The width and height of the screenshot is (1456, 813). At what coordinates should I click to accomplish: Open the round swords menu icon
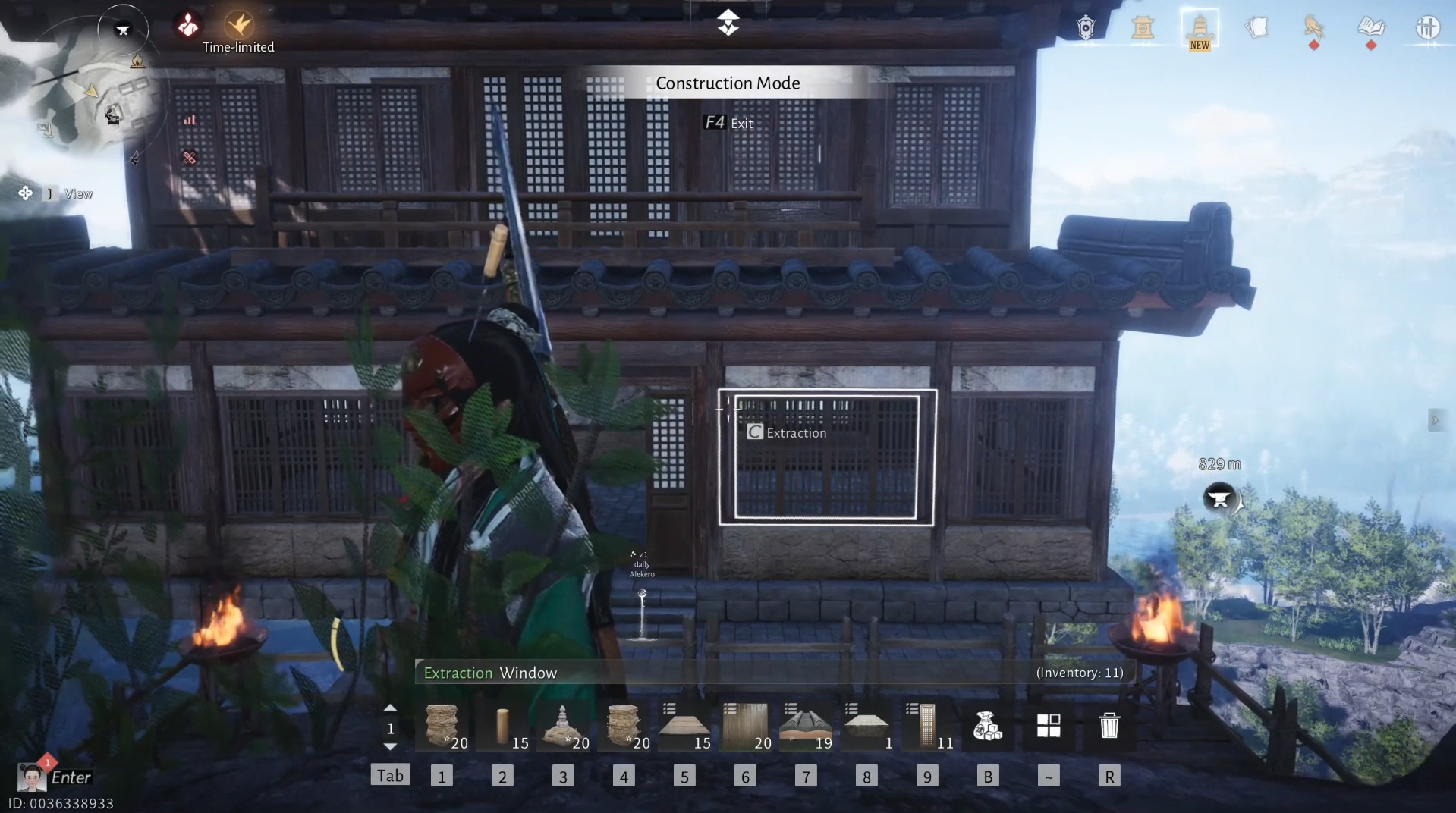pos(1427,28)
